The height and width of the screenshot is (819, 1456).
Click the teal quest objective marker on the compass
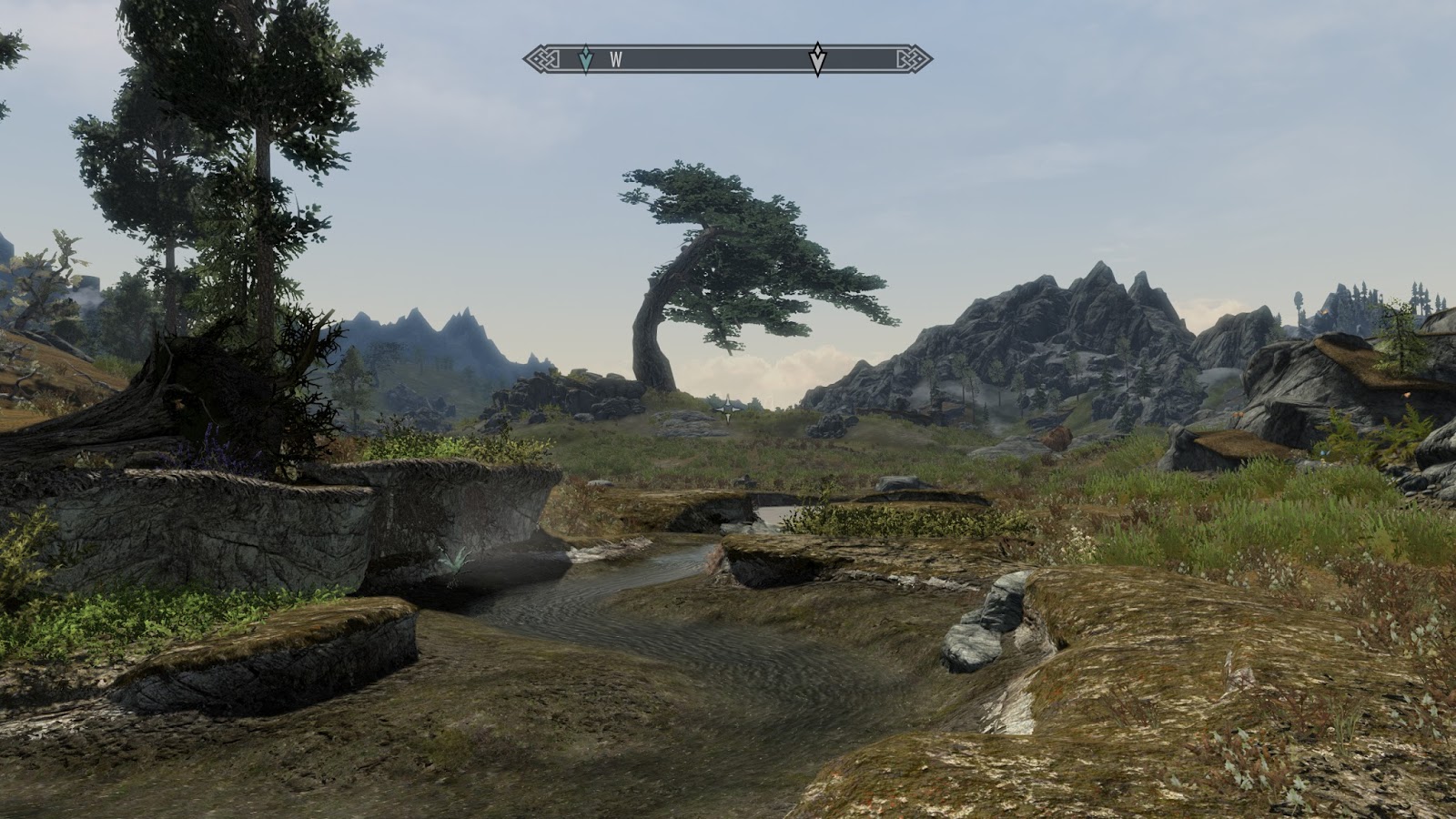coord(585,57)
